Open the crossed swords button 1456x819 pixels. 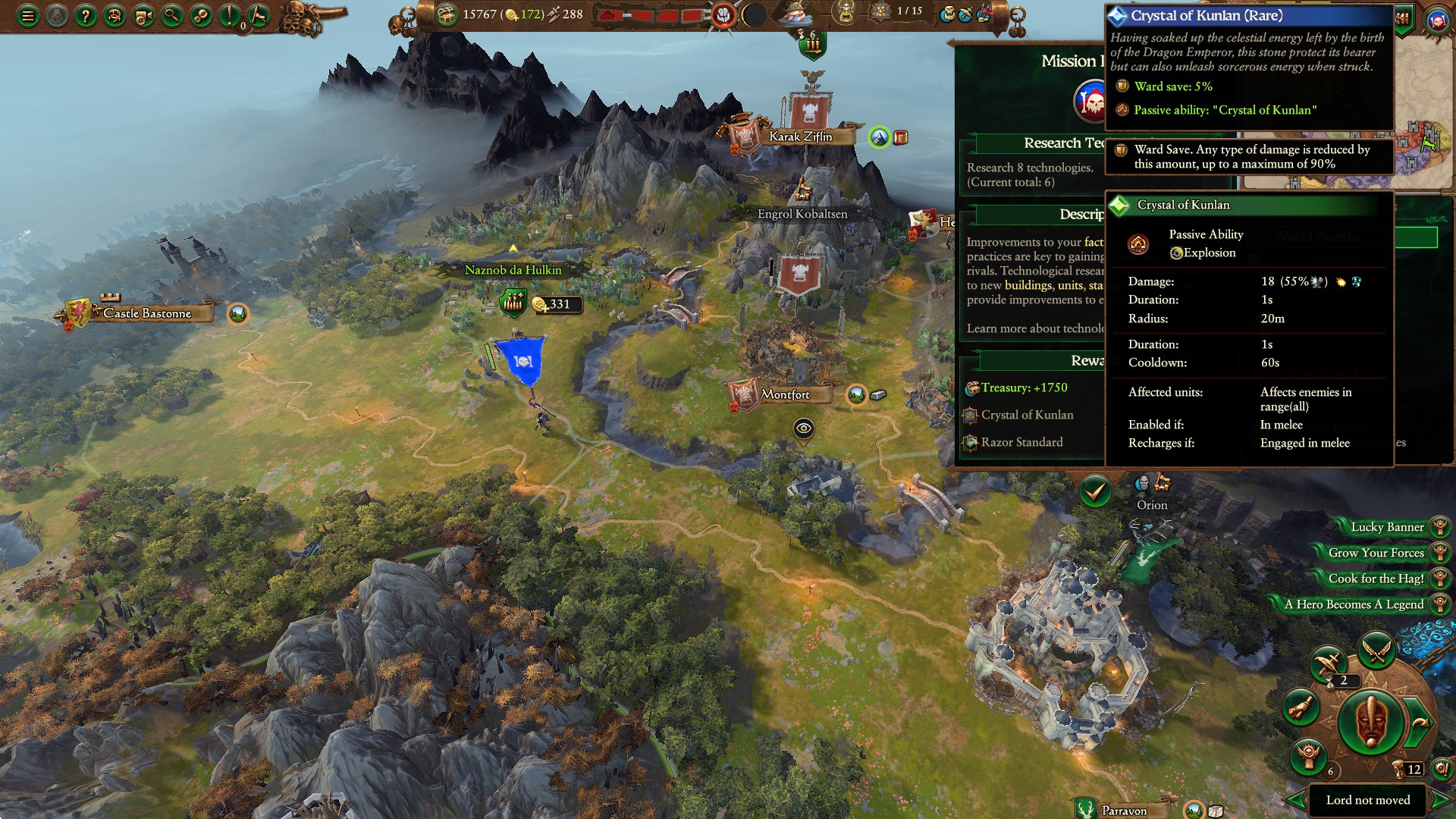[1376, 650]
